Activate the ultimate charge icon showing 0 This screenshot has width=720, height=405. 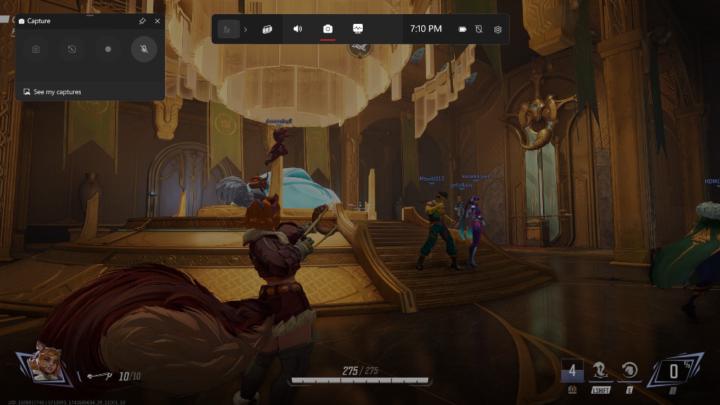tap(674, 371)
